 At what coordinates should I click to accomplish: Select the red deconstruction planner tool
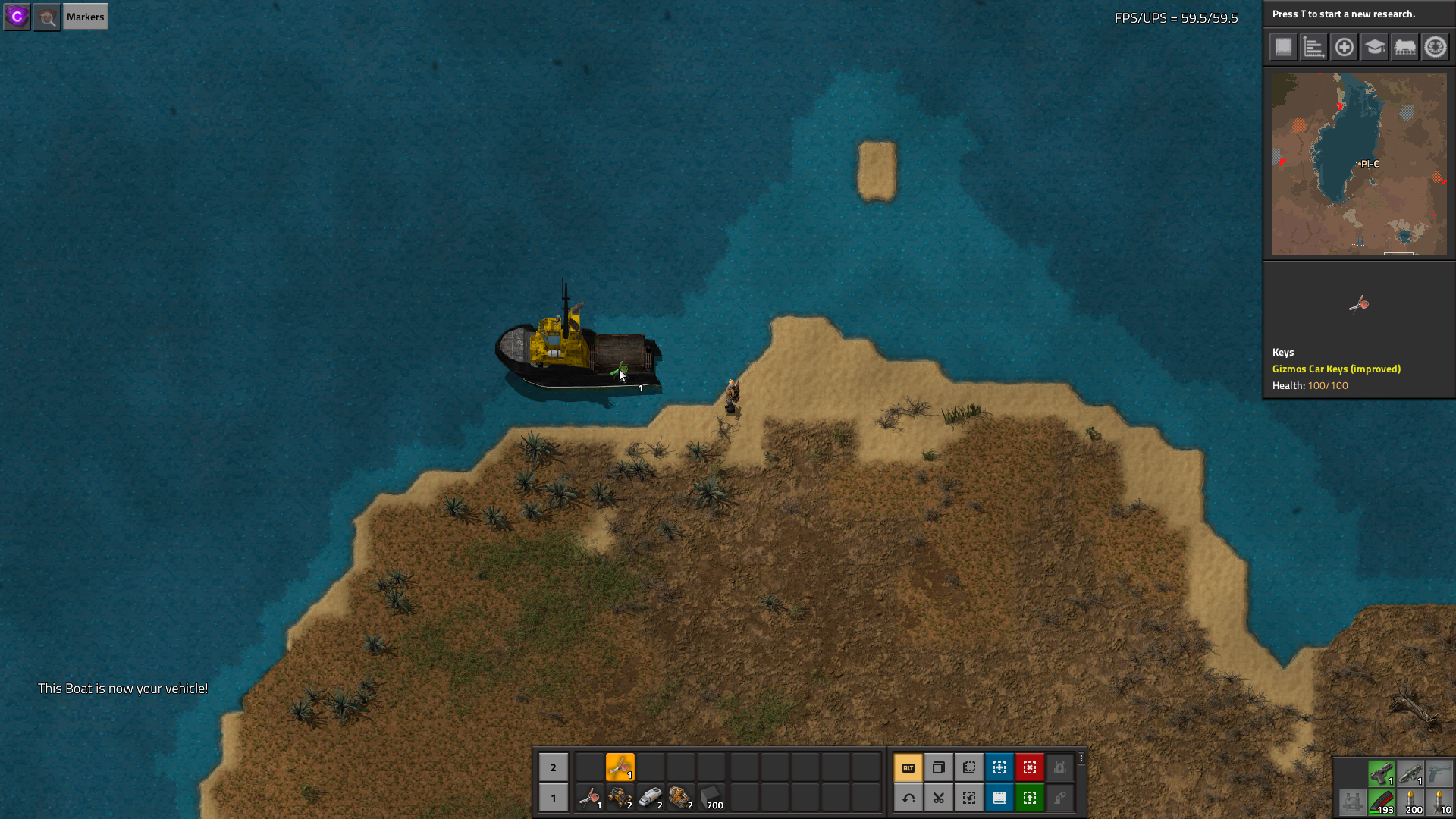point(1030,767)
